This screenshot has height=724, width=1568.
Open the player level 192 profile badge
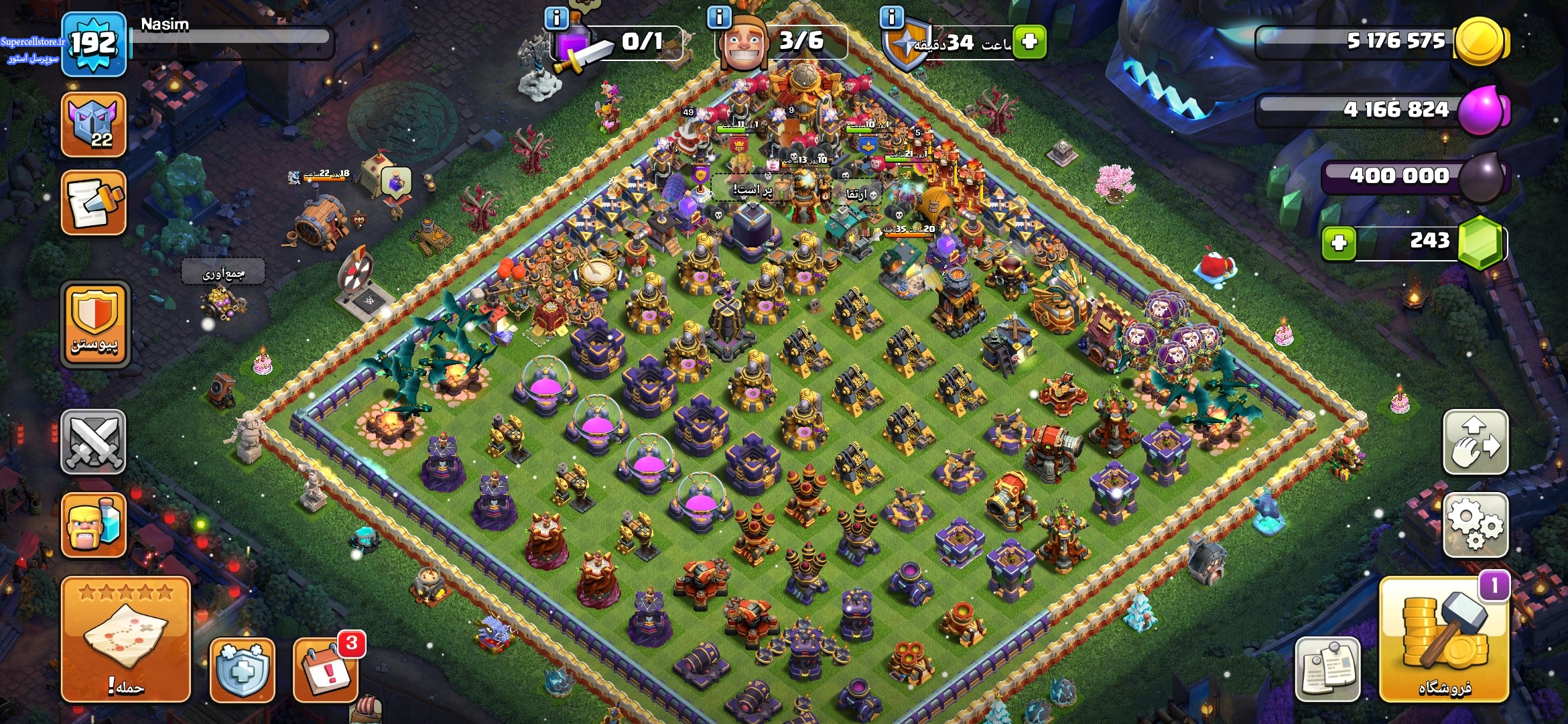(x=94, y=44)
